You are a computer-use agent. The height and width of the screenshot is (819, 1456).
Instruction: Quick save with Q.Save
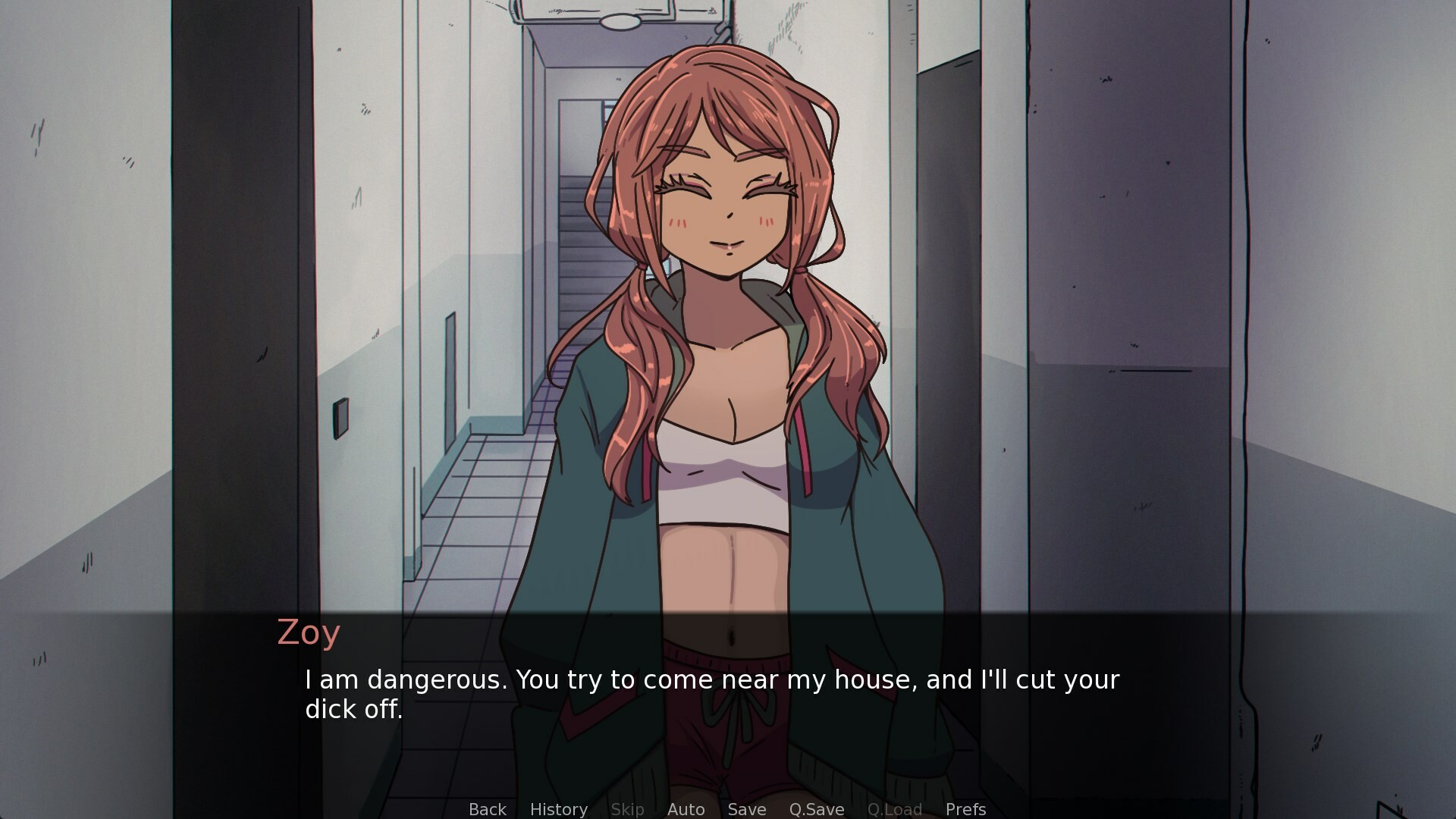tap(816, 809)
